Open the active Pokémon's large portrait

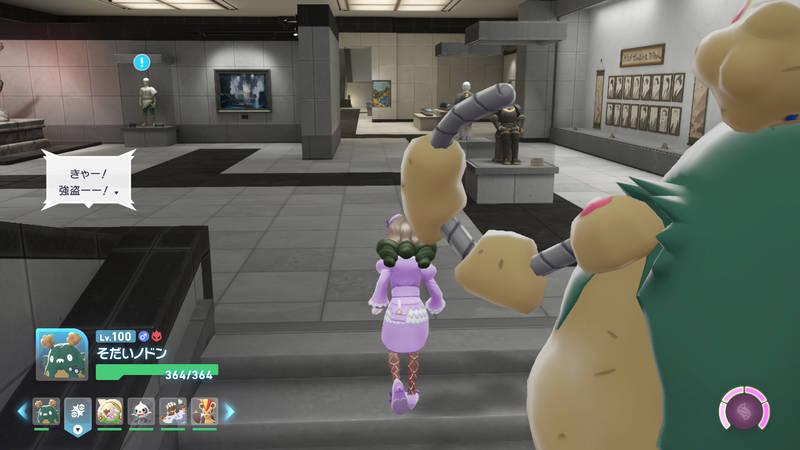(62, 355)
